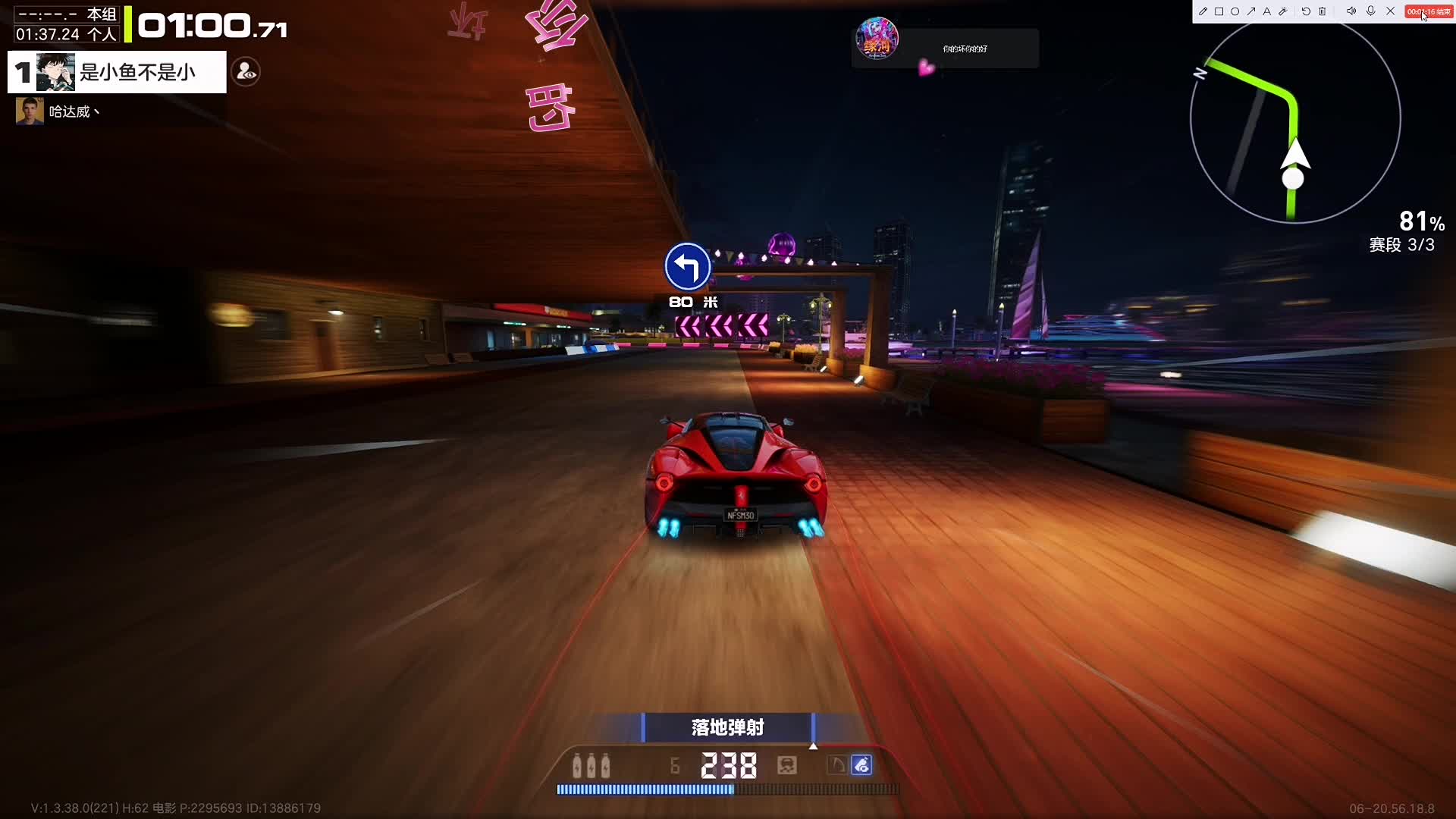Open the circular route minimap
Image resolution: width=1456 pixels, height=819 pixels.
tap(1294, 120)
